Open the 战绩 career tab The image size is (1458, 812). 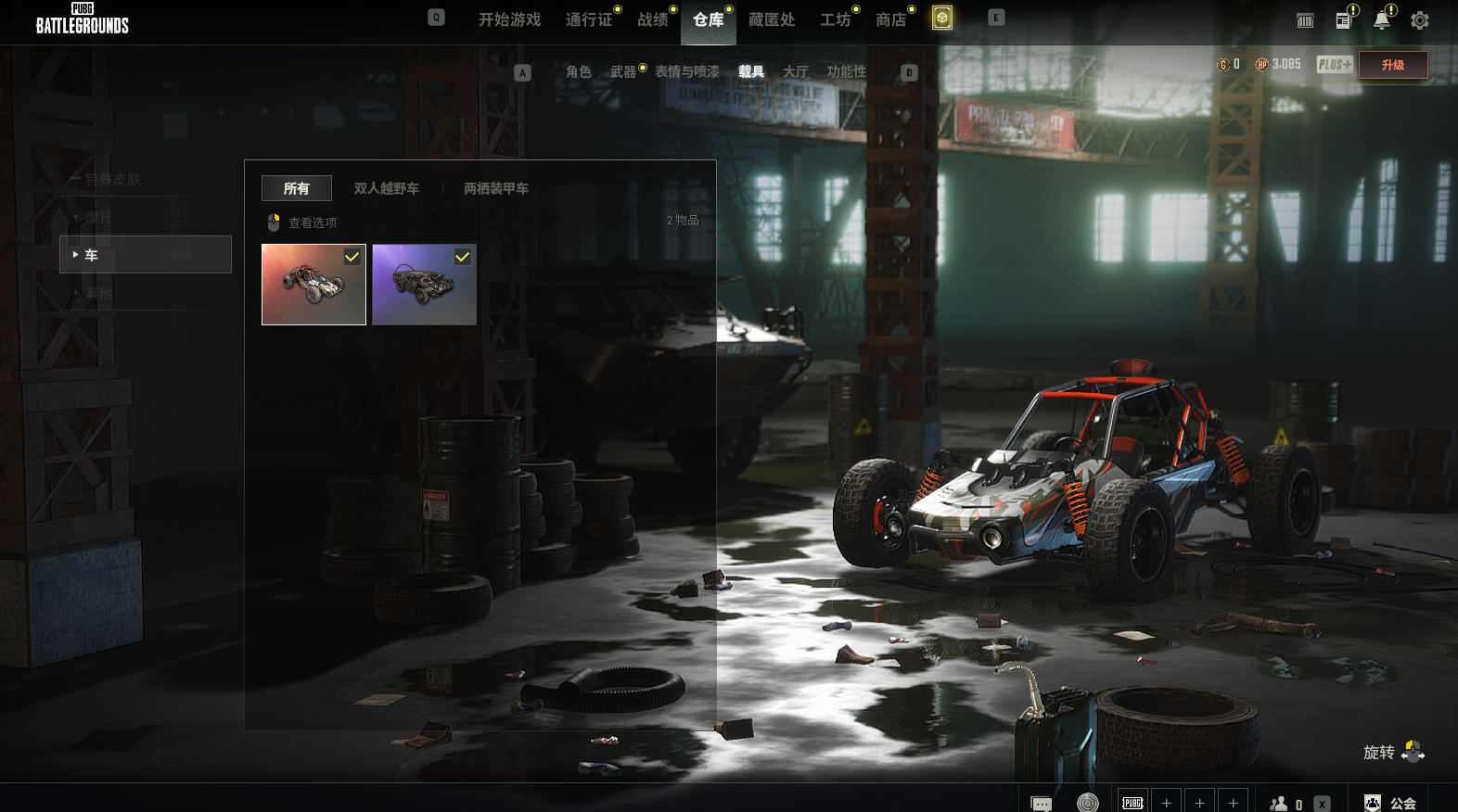tap(652, 19)
